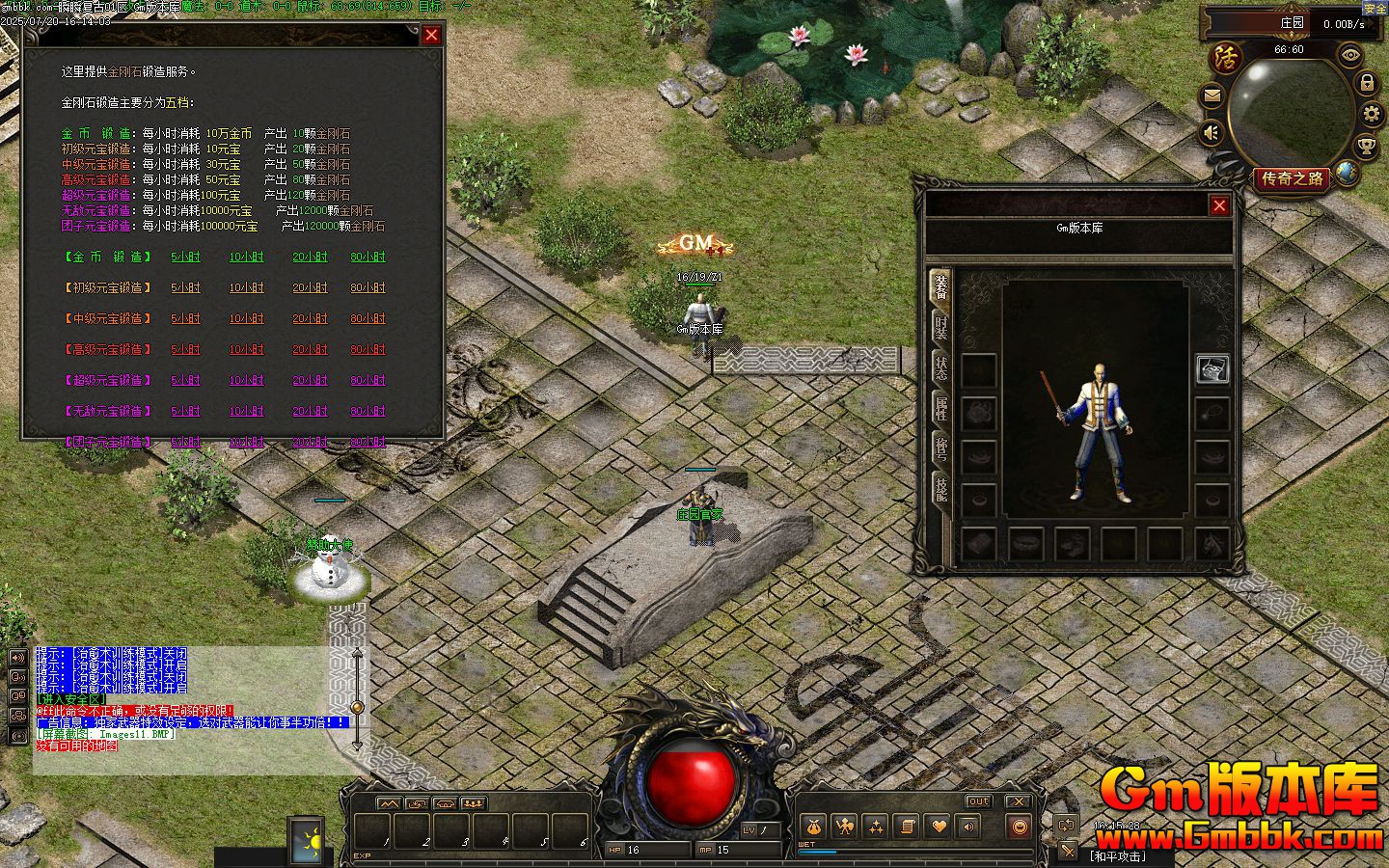Close the 金刚石 forging dialog
Image resolution: width=1389 pixels, height=868 pixels.
(431, 35)
